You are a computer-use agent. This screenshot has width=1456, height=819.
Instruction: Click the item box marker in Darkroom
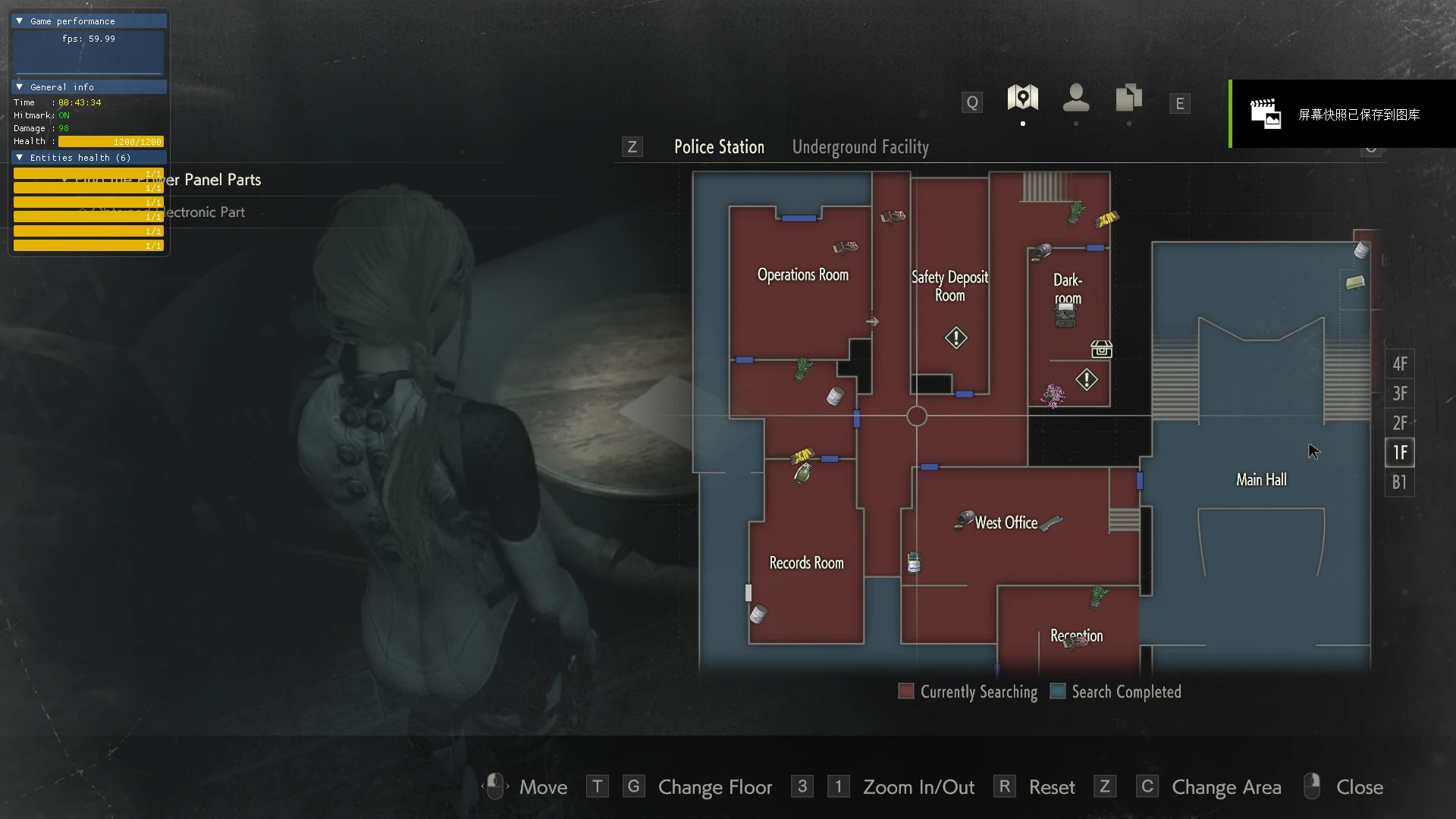tap(1101, 349)
